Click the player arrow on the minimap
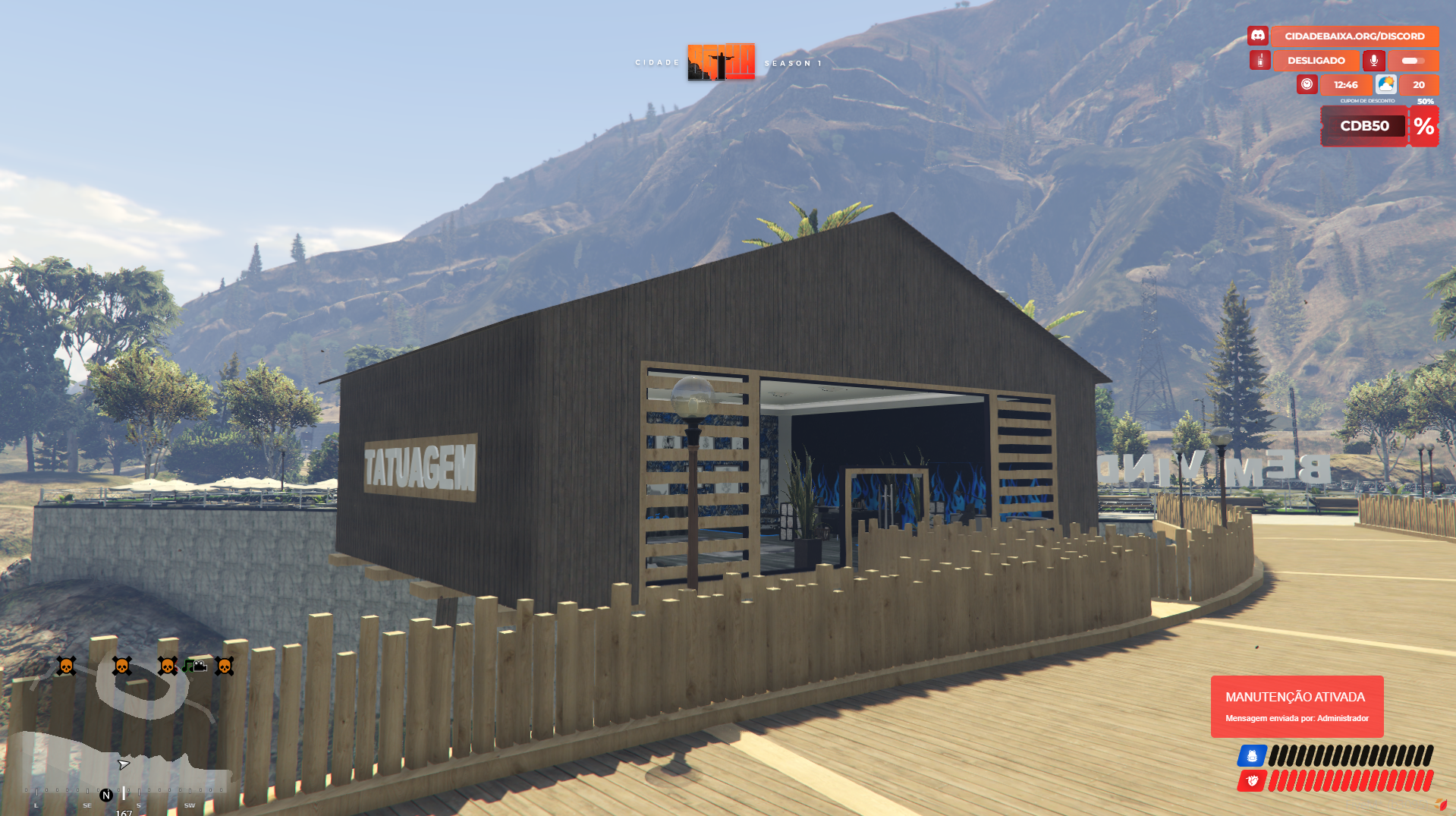The image size is (1456, 816). pyautogui.click(x=124, y=764)
